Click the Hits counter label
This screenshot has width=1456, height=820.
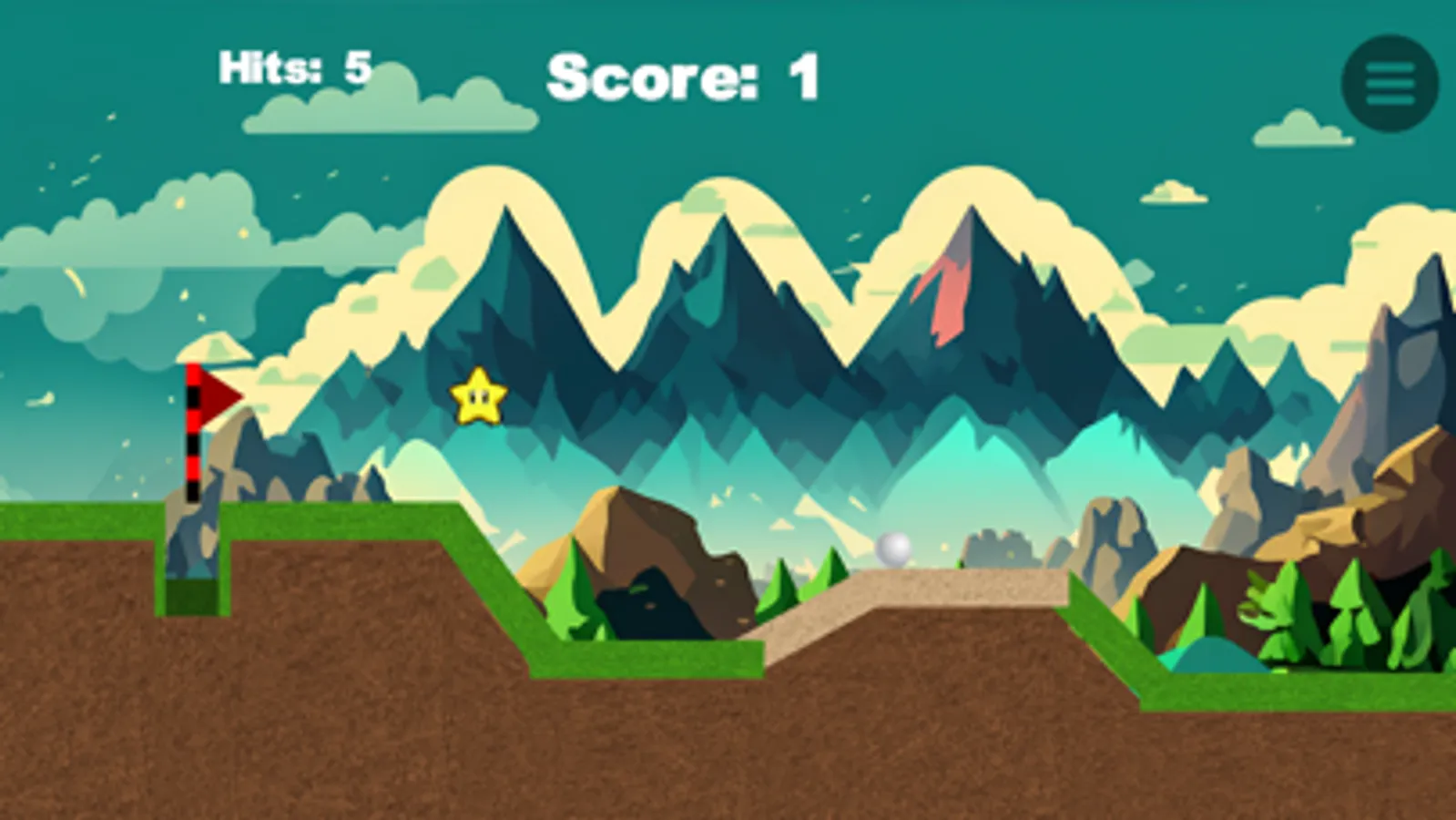tap(275, 67)
